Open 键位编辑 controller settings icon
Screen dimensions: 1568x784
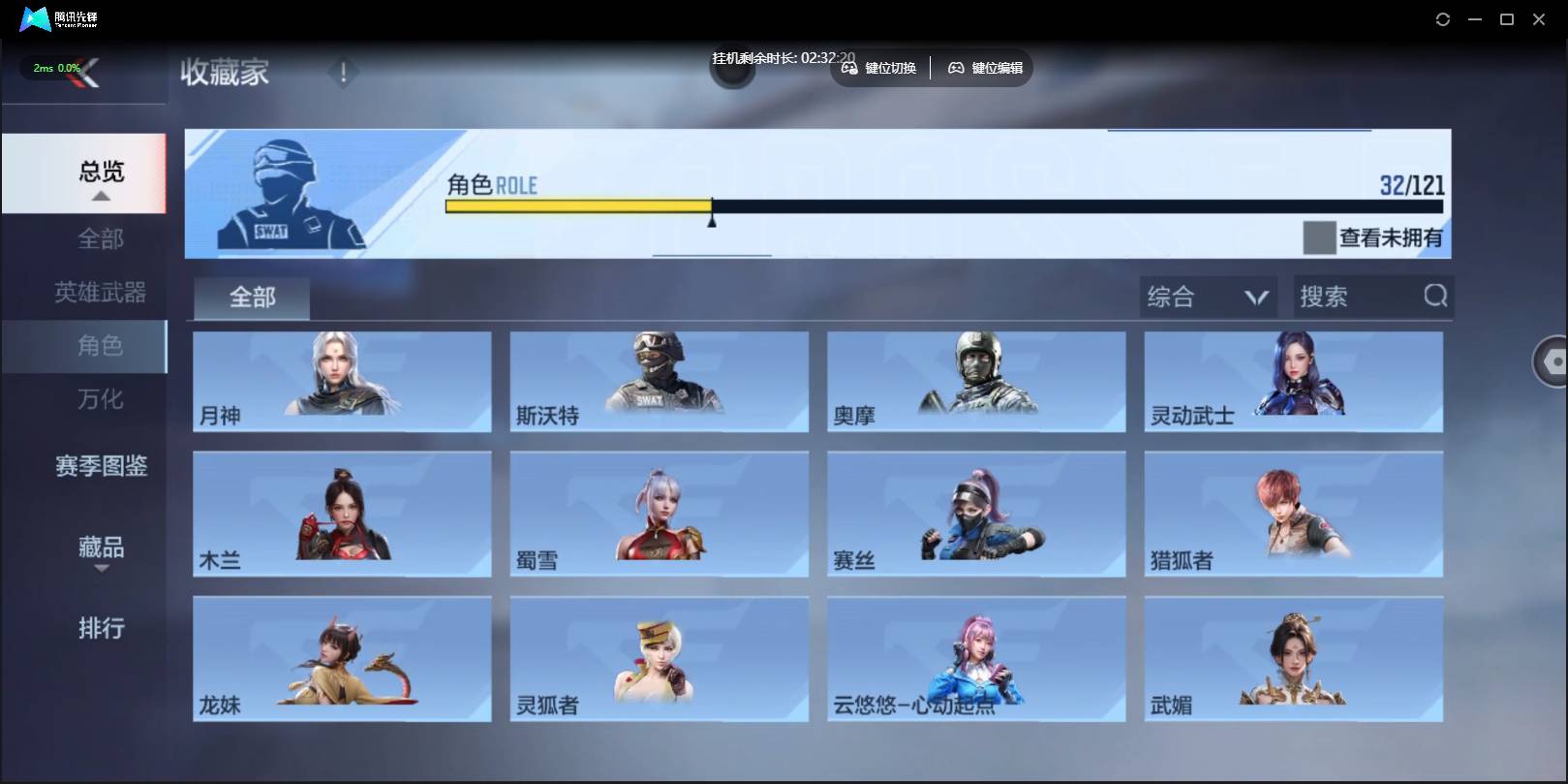click(x=956, y=68)
